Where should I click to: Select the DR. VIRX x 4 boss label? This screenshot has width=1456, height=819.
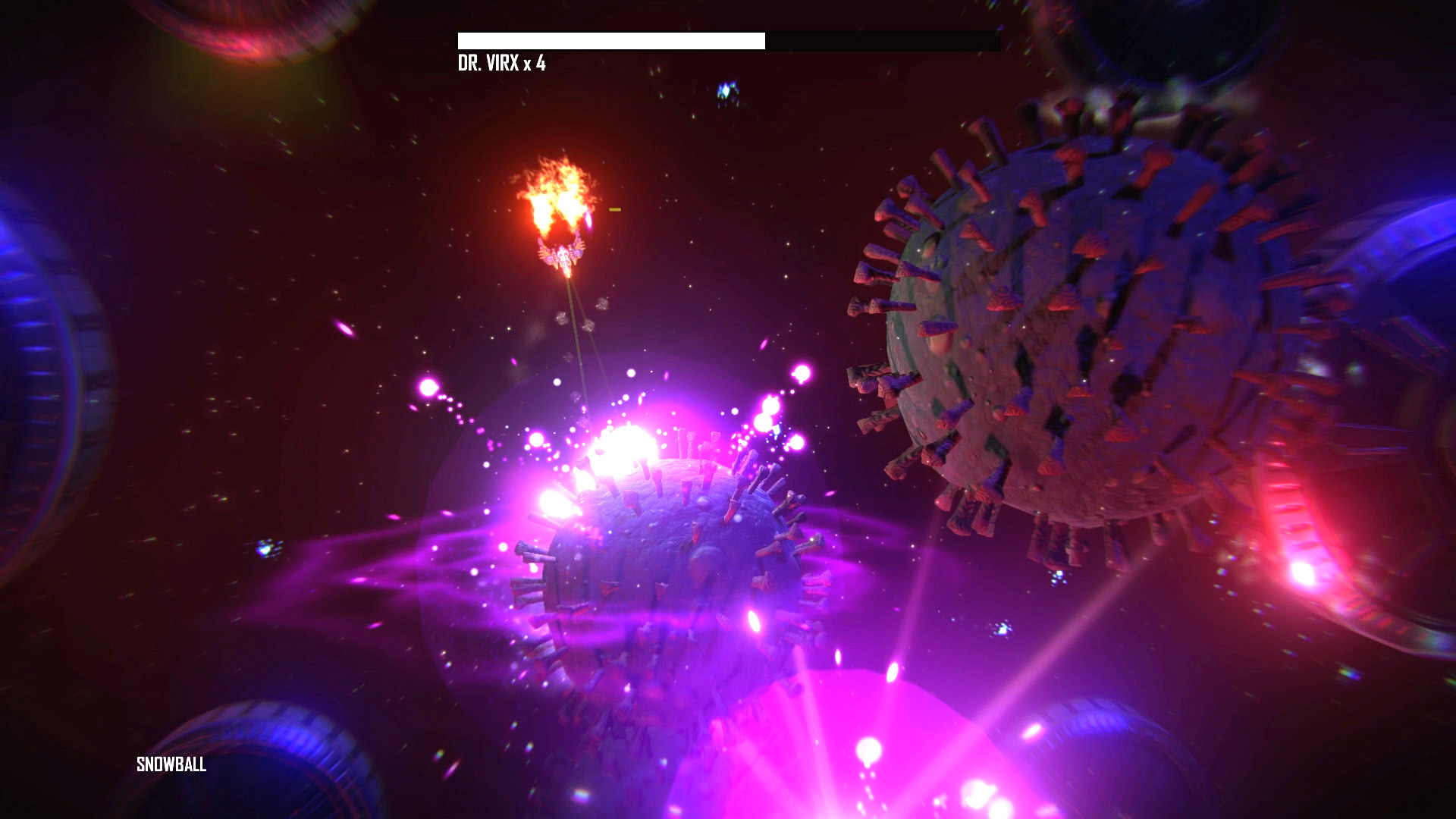[502, 63]
